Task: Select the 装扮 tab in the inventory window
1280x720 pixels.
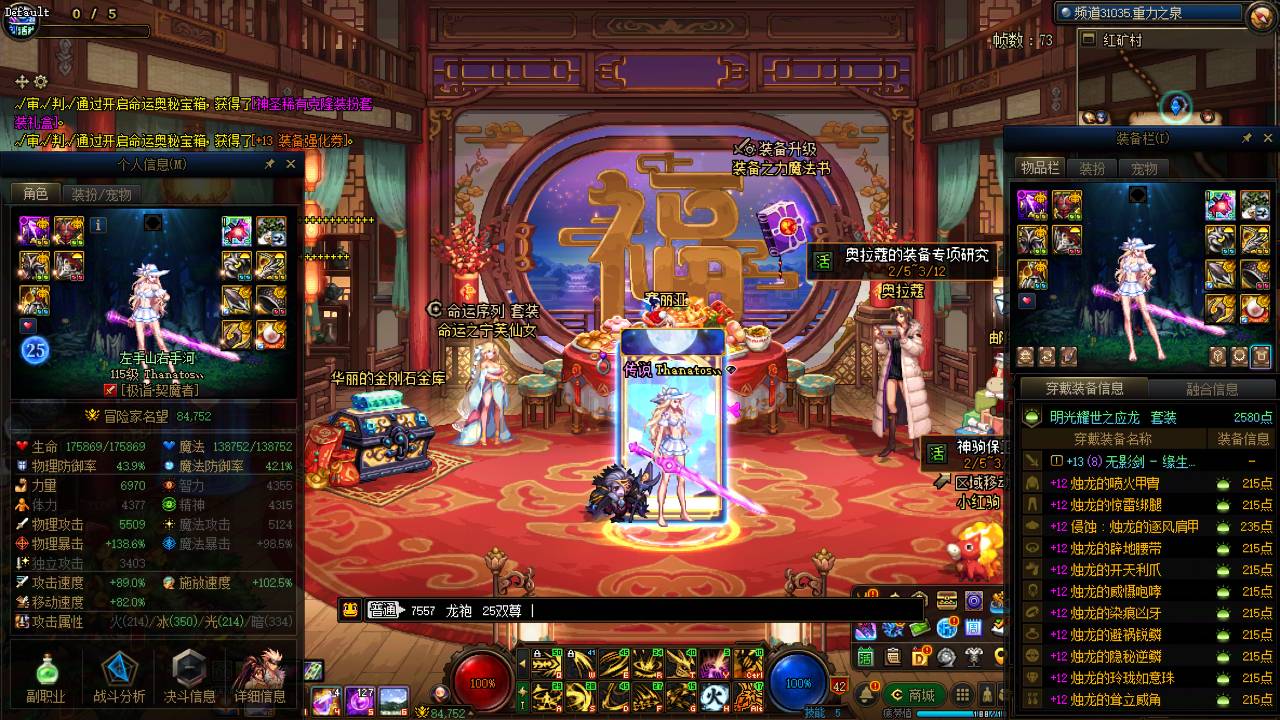Action: (x=1092, y=168)
